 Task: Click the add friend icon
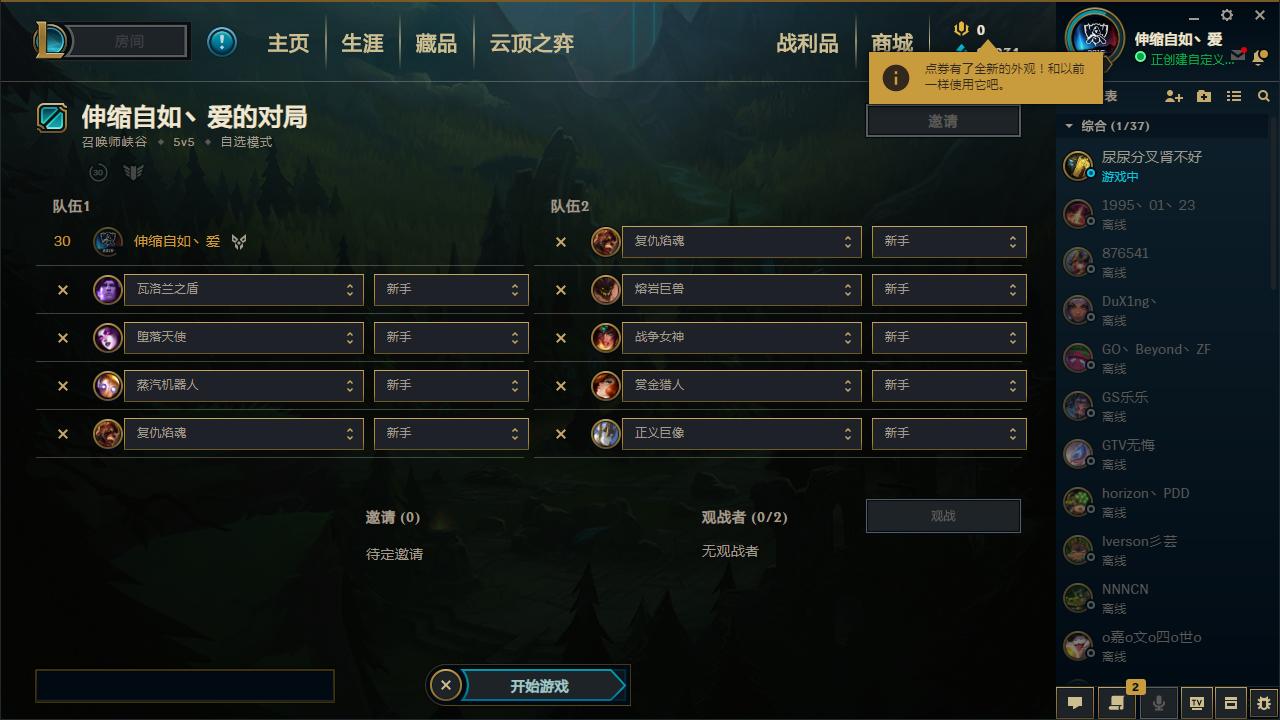1173,96
